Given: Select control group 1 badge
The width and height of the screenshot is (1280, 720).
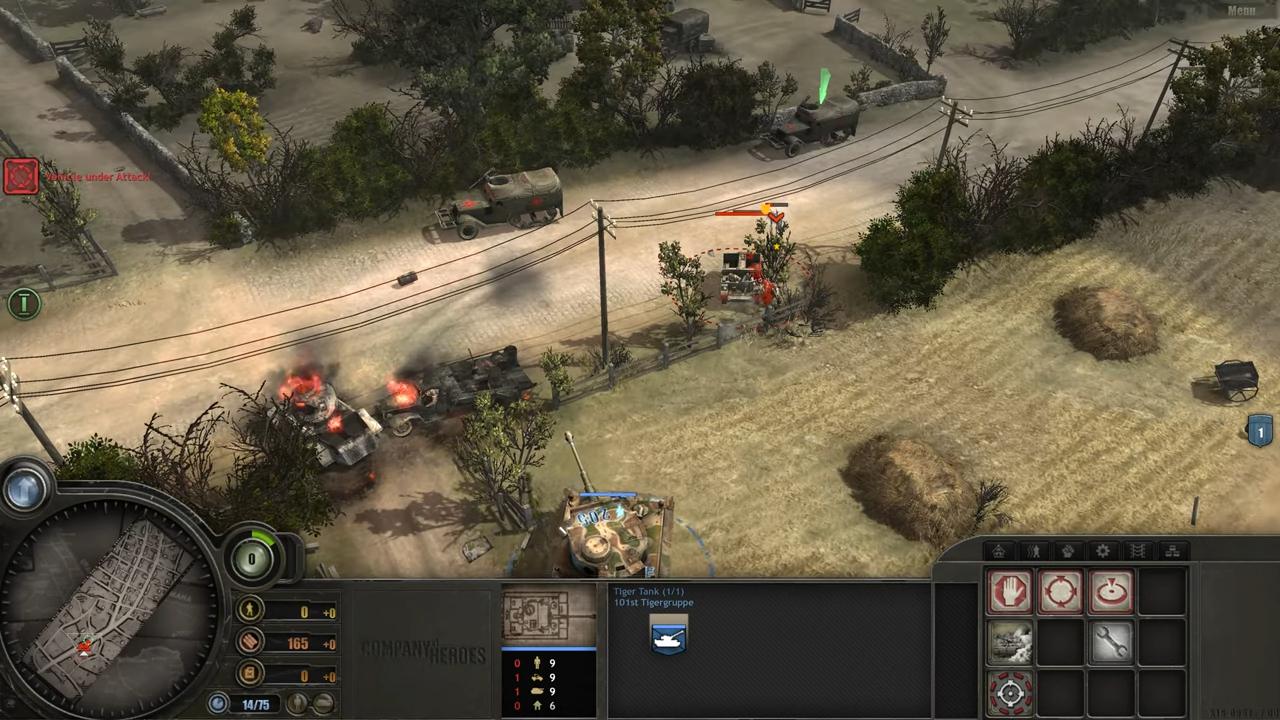Looking at the screenshot, I should click(x=1260, y=432).
